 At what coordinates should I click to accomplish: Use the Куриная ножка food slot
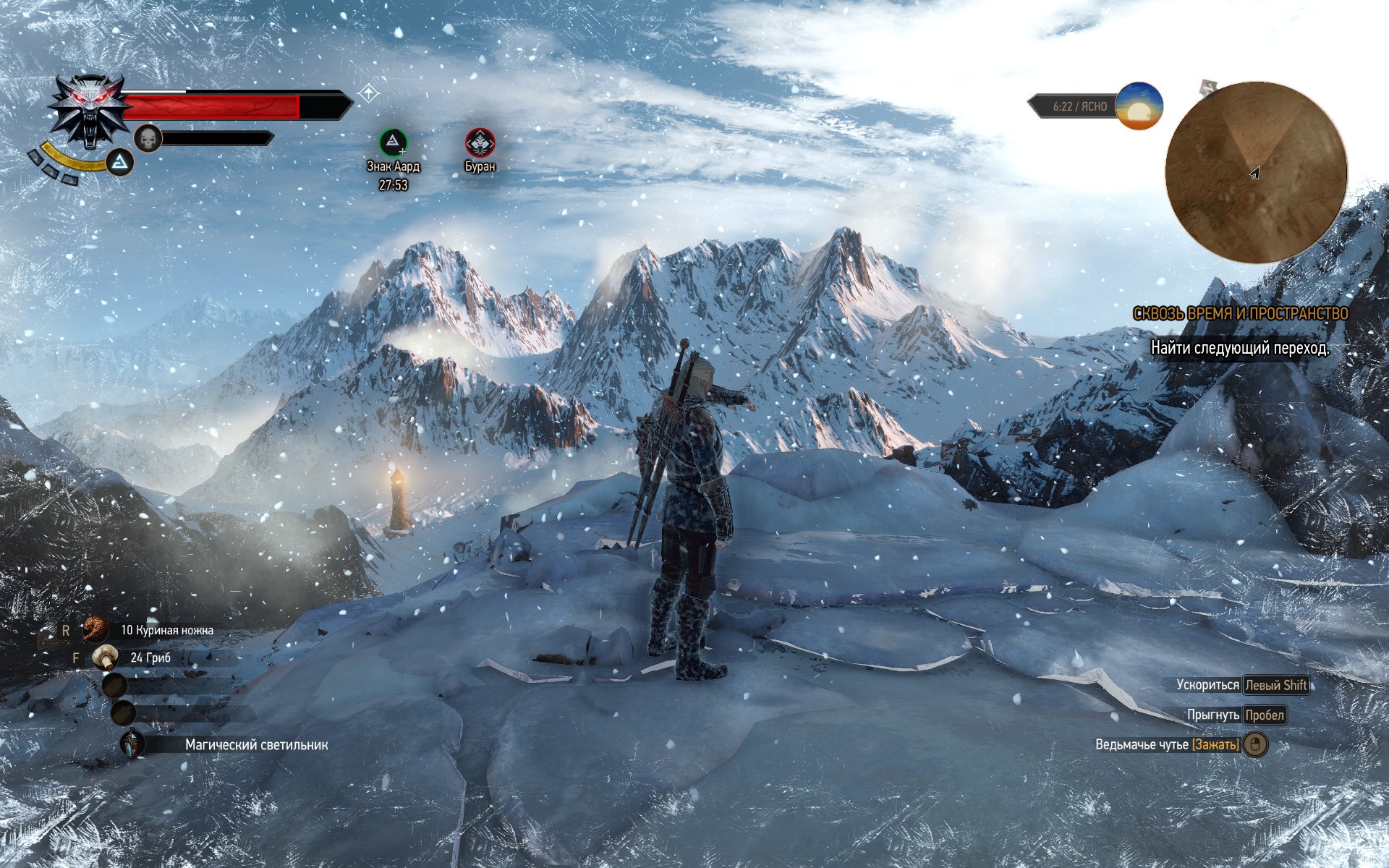[95, 630]
